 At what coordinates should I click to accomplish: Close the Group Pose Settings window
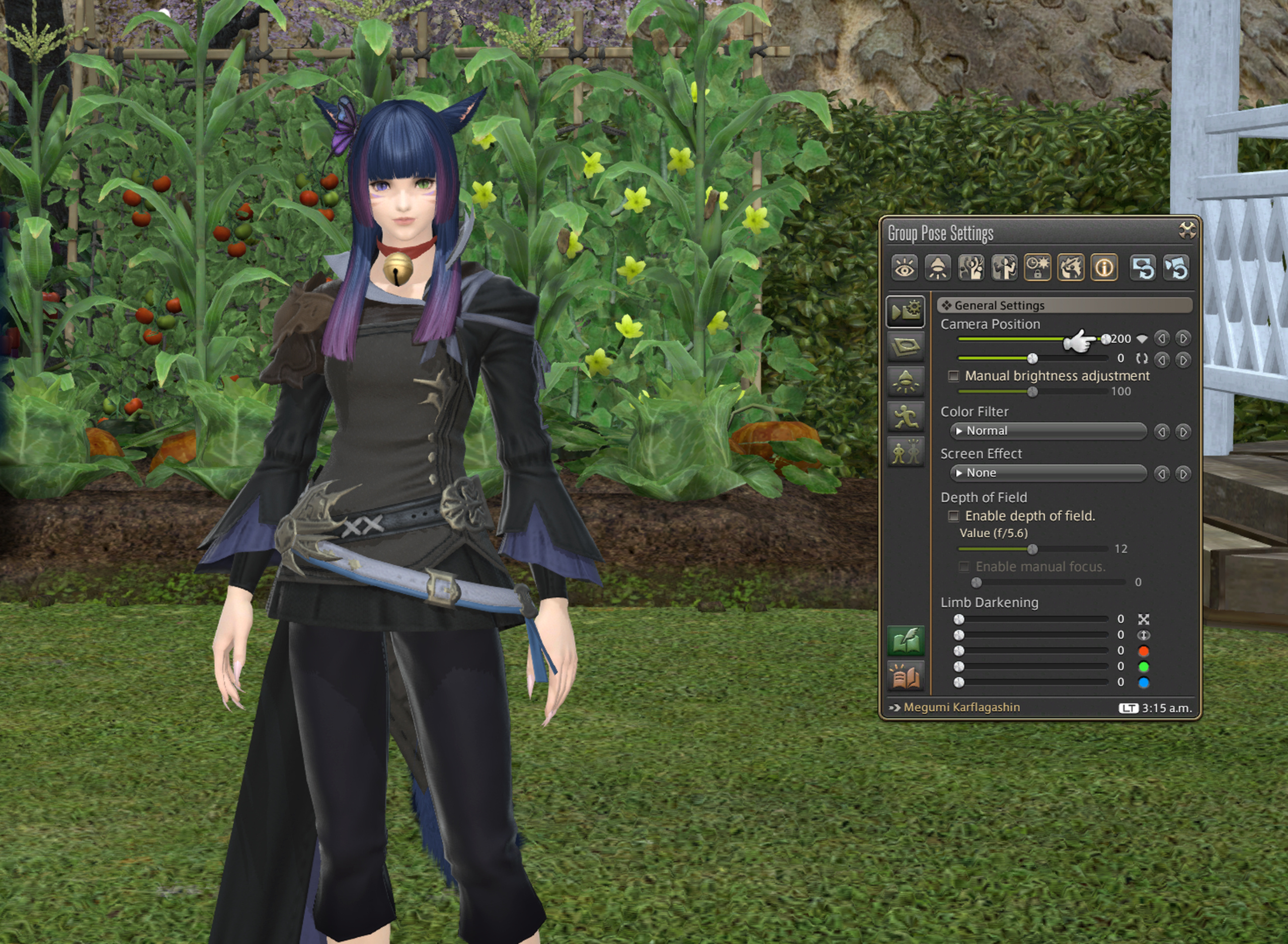1187,230
